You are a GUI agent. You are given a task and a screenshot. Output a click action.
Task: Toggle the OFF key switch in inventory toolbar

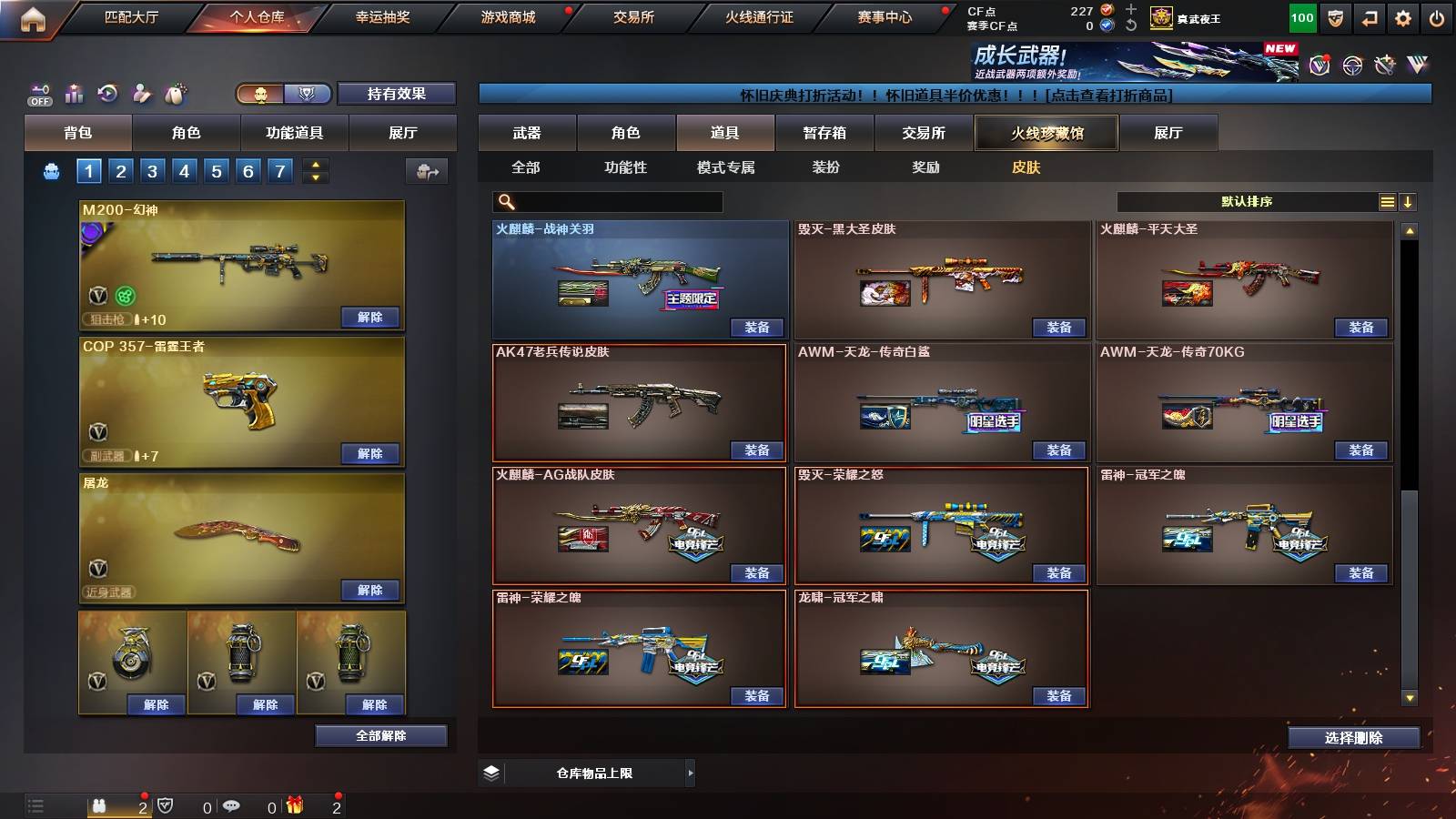38,93
